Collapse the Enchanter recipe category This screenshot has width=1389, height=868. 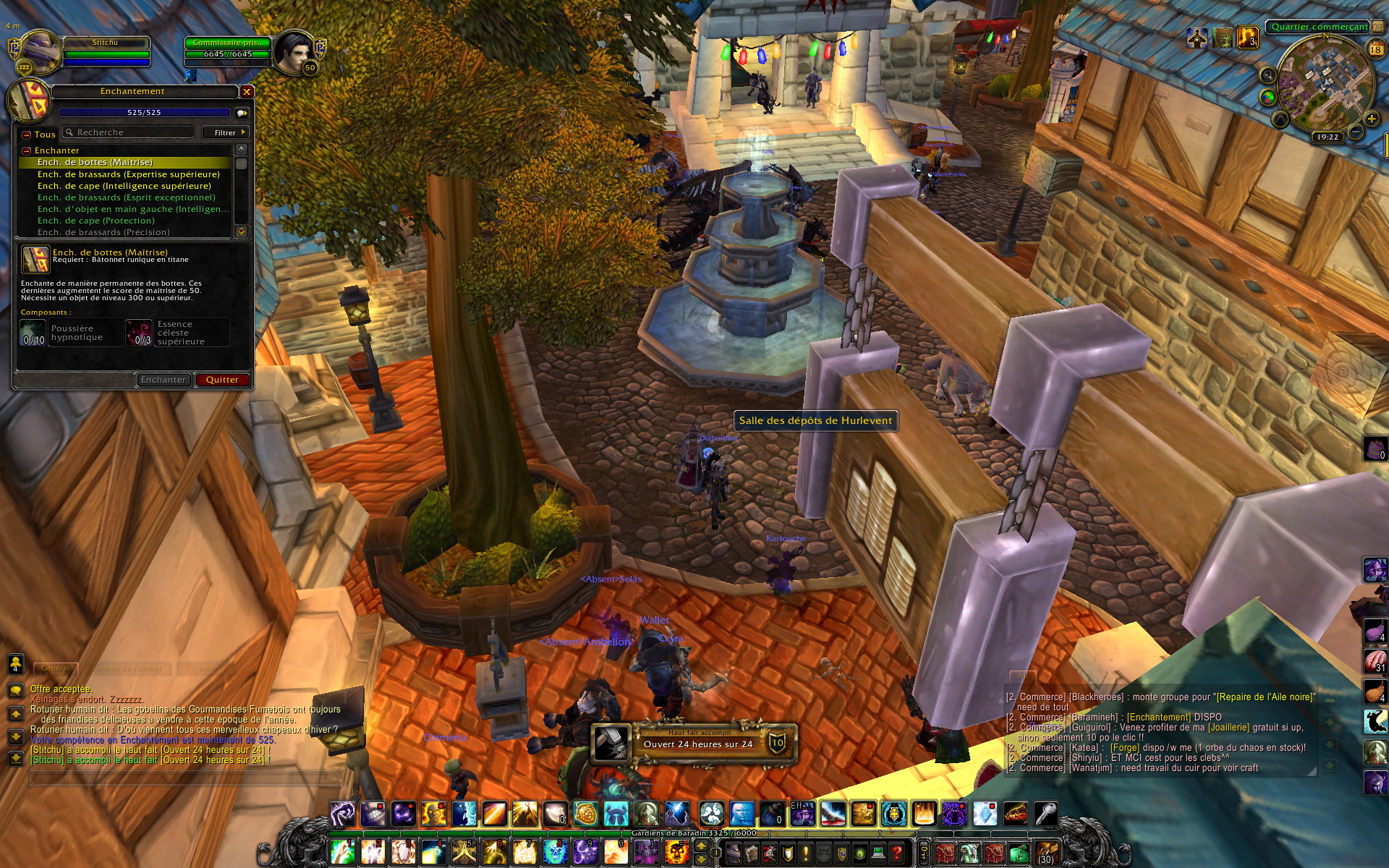point(27,150)
